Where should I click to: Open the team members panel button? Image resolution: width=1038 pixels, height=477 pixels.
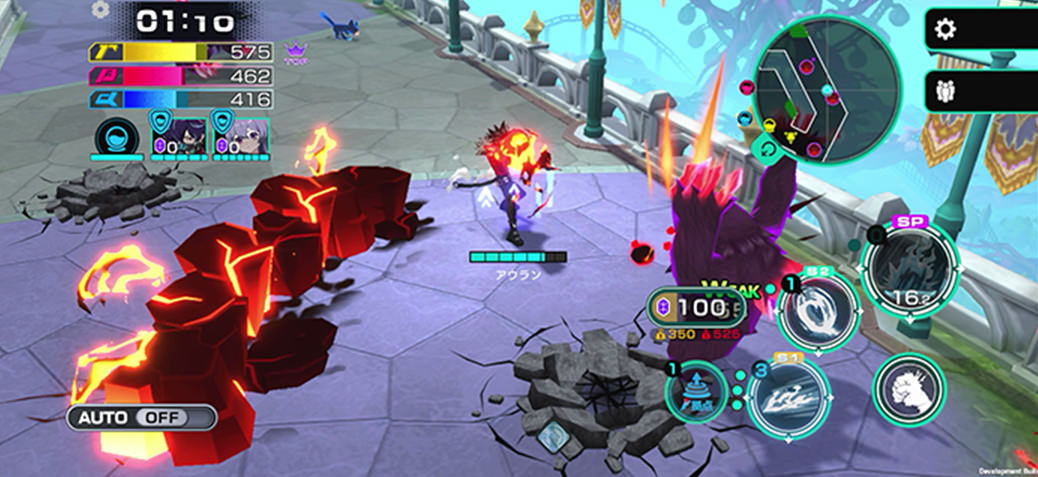pos(945,91)
